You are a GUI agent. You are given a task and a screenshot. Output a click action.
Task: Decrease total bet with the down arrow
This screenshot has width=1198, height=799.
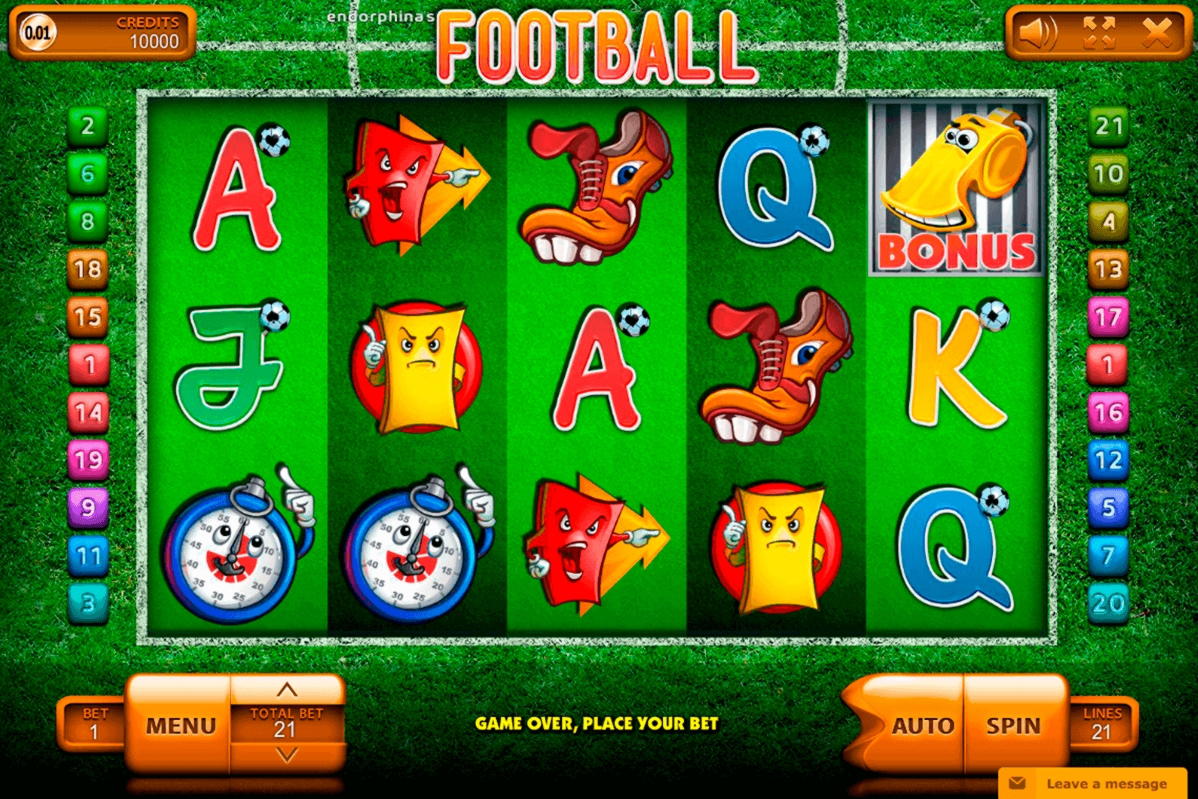click(x=287, y=755)
